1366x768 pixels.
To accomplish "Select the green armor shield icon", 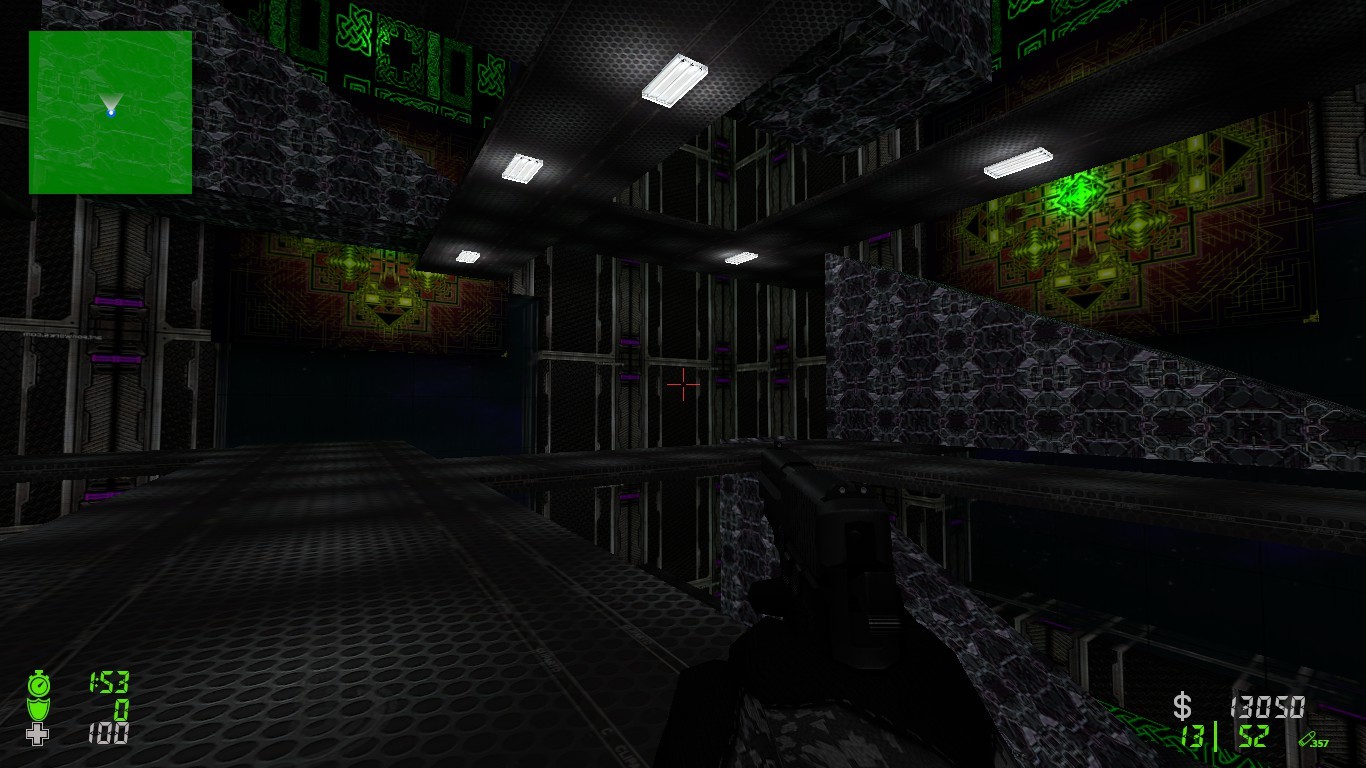I will coord(37,712).
